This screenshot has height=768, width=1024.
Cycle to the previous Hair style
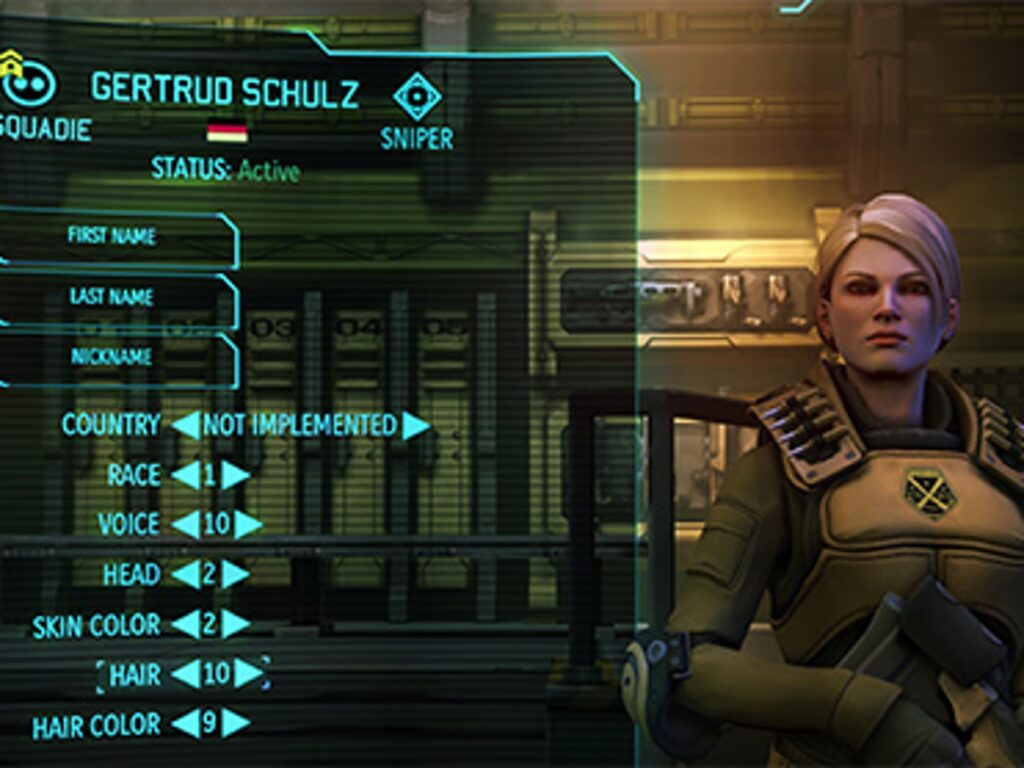tap(185, 674)
